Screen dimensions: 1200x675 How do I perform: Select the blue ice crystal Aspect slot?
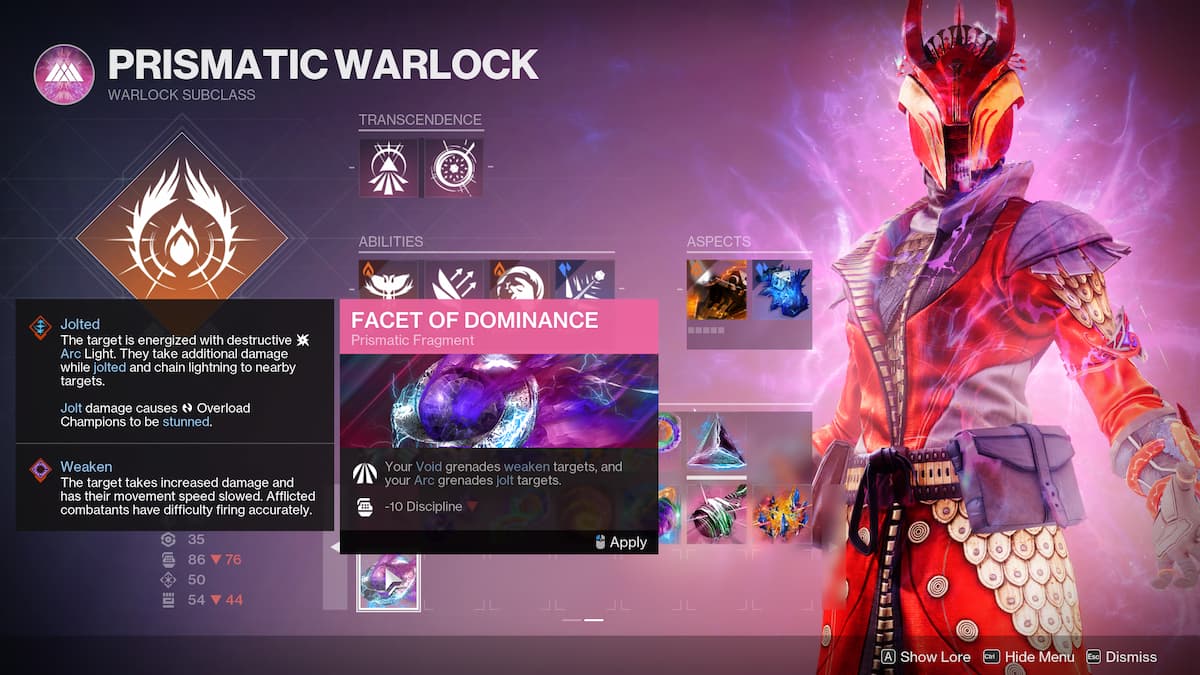(x=781, y=290)
